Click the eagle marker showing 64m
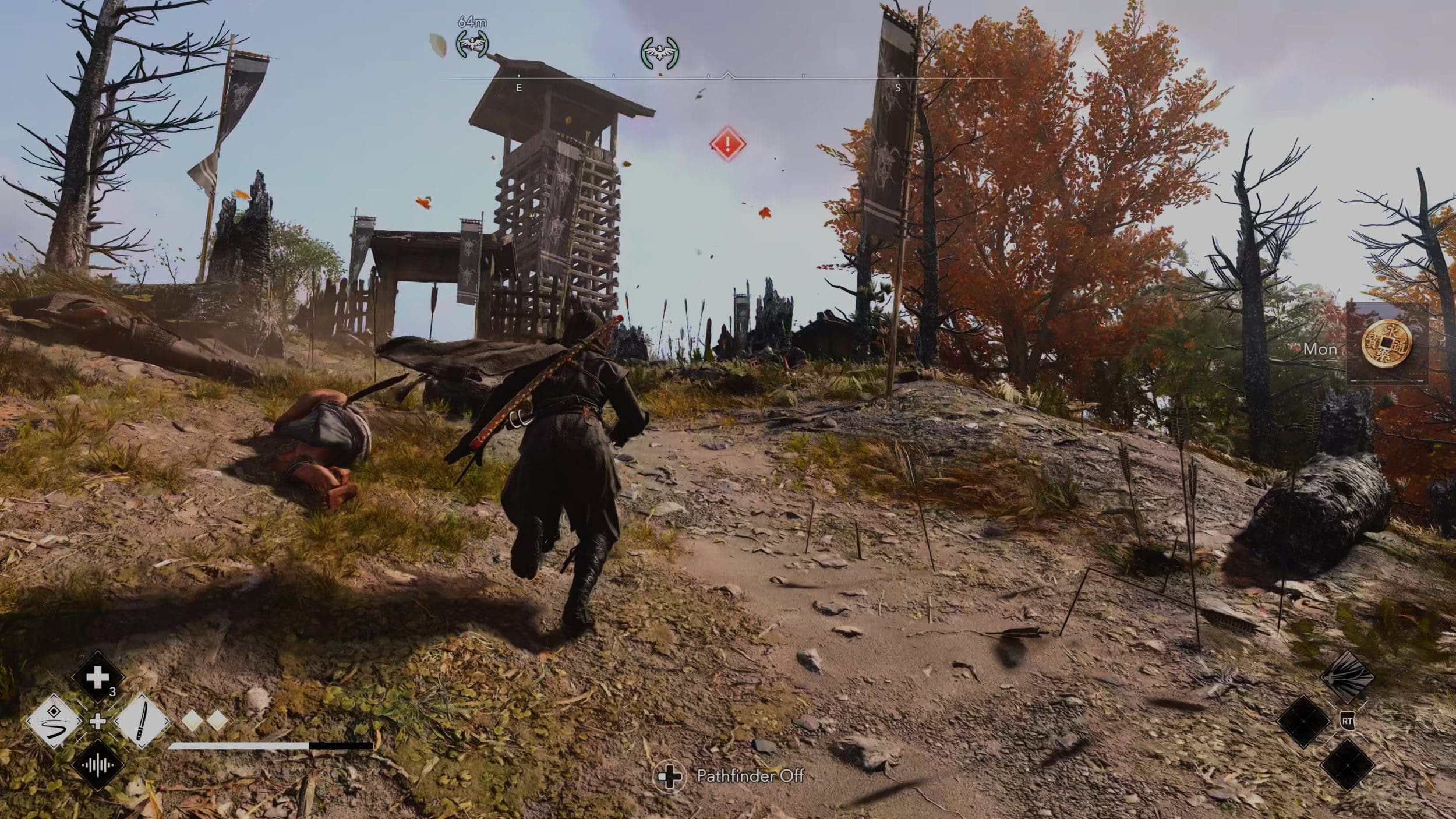 click(472, 43)
